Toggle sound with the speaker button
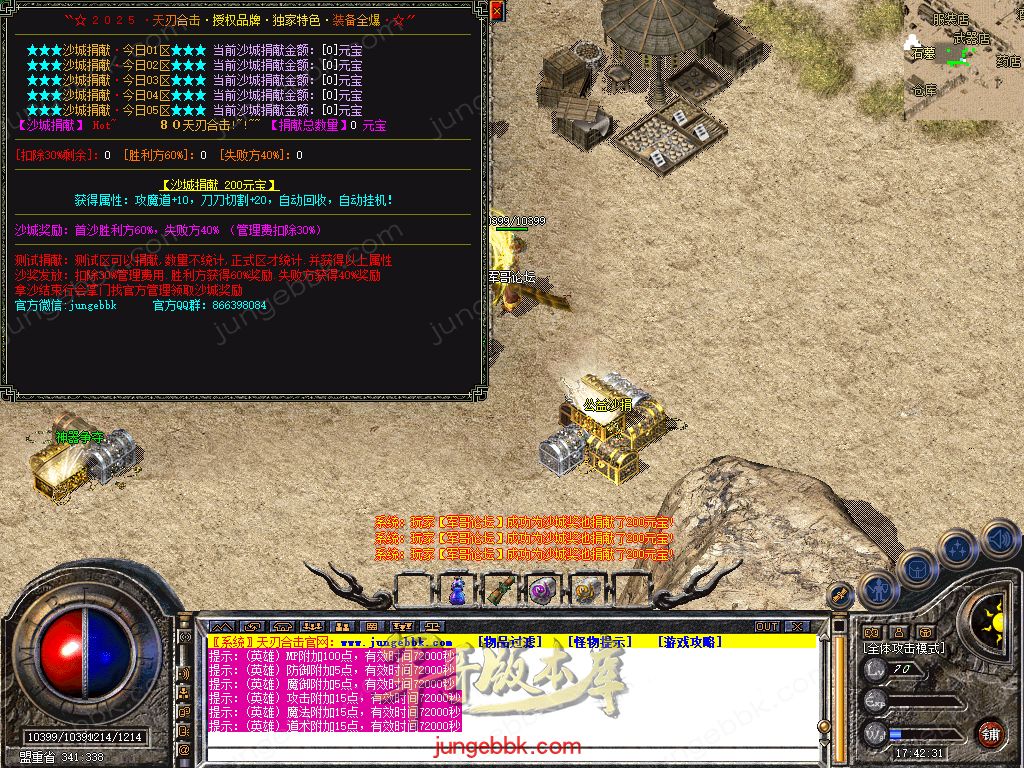This screenshot has width=1024, height=768. click(x=998, y=539)
